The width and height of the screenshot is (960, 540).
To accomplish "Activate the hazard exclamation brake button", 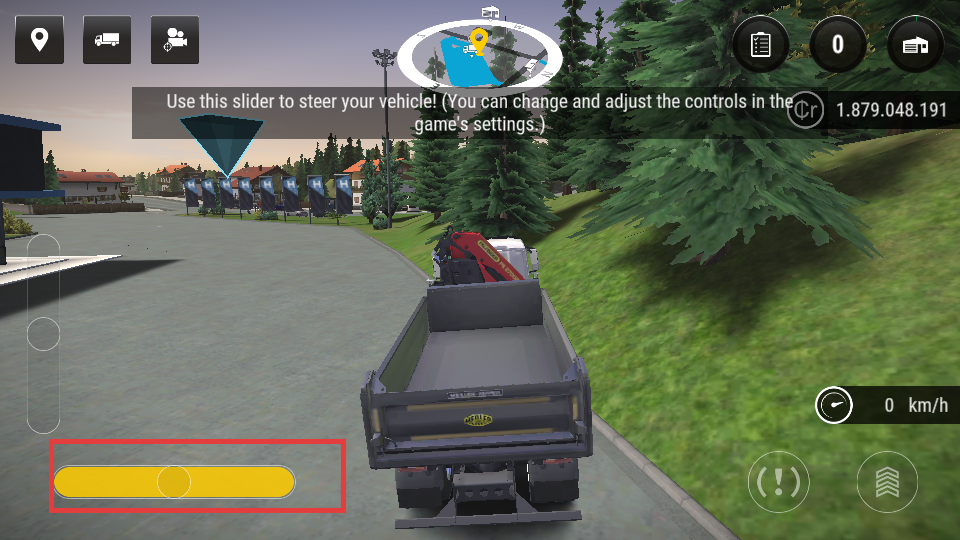I will tap(779, 483).
